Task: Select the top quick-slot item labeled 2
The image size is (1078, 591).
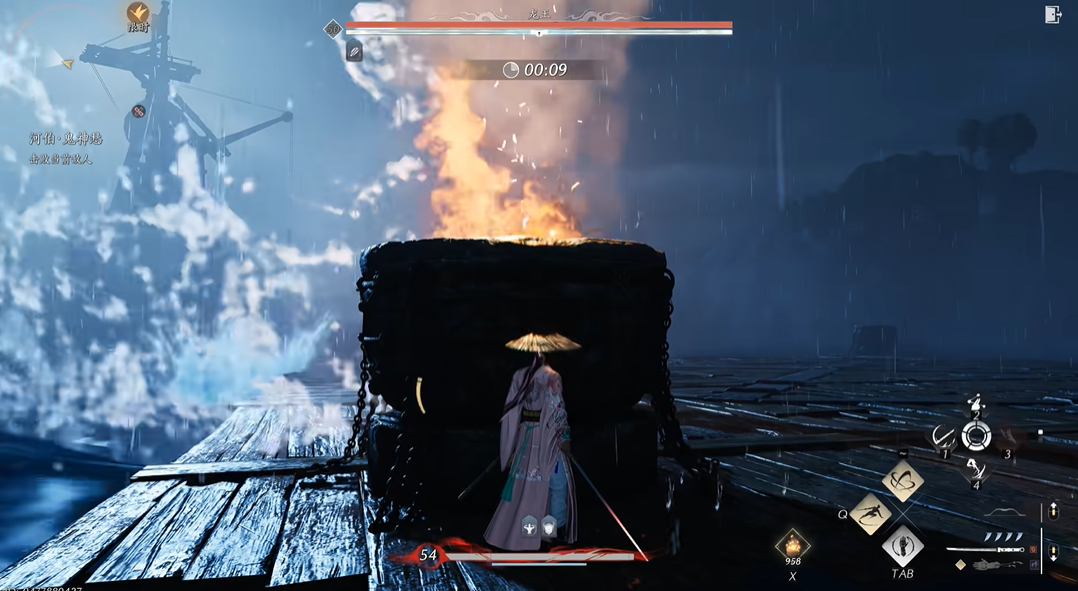Action: (976, 403)
